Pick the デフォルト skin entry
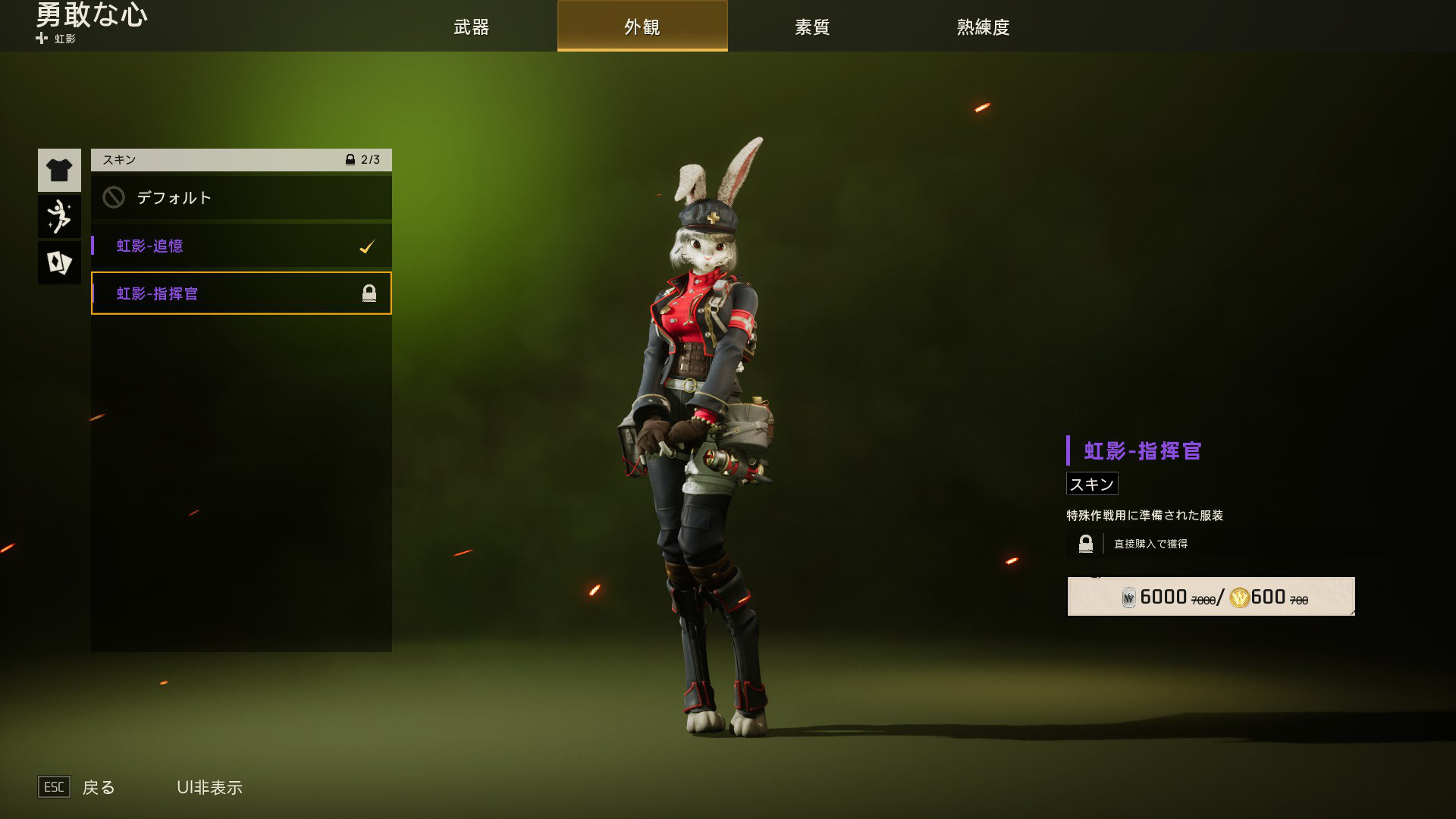Viewport: 1456px width, 819px height. pos(241,198)
